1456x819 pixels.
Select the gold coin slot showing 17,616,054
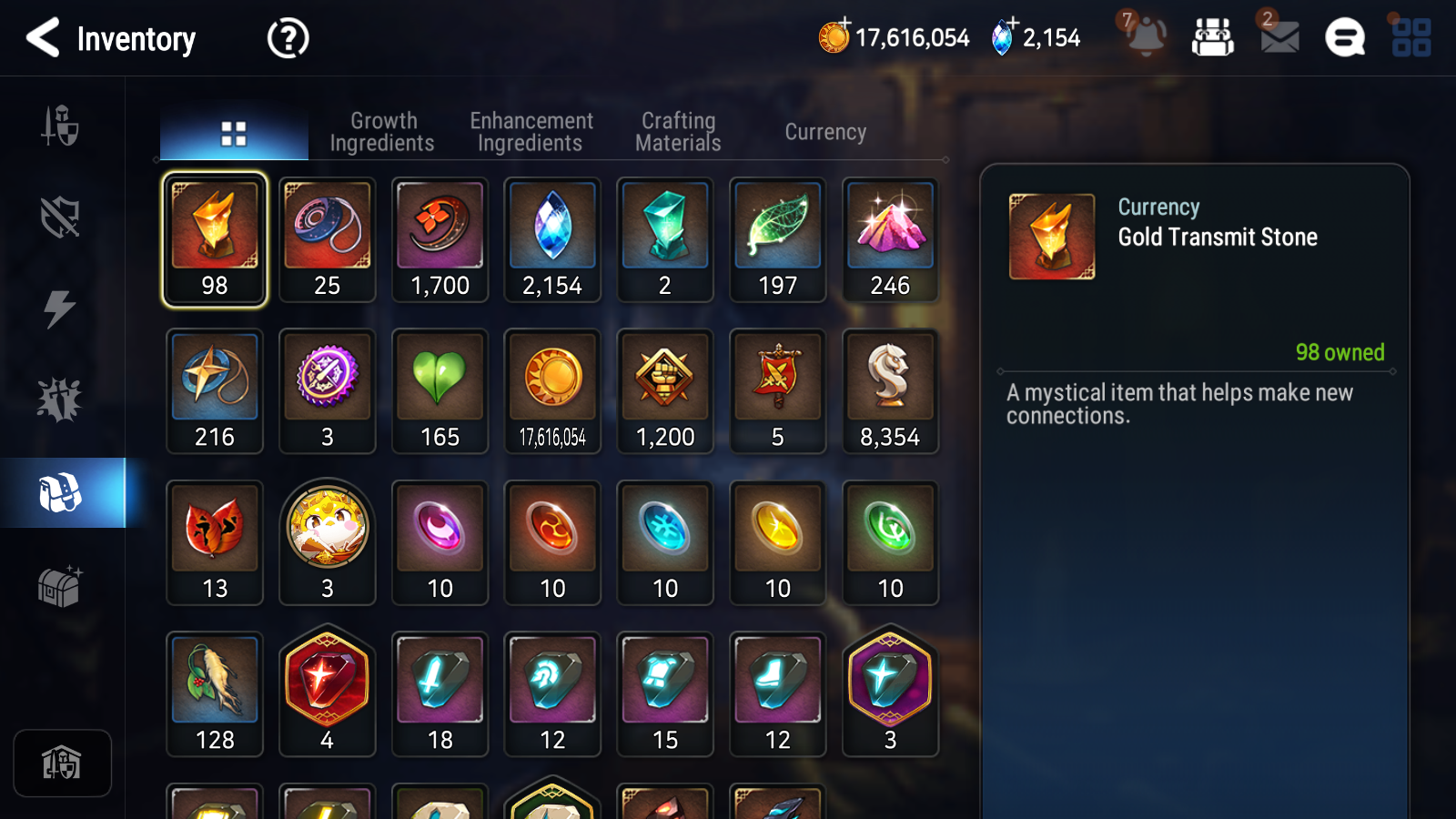pos(552,390)
